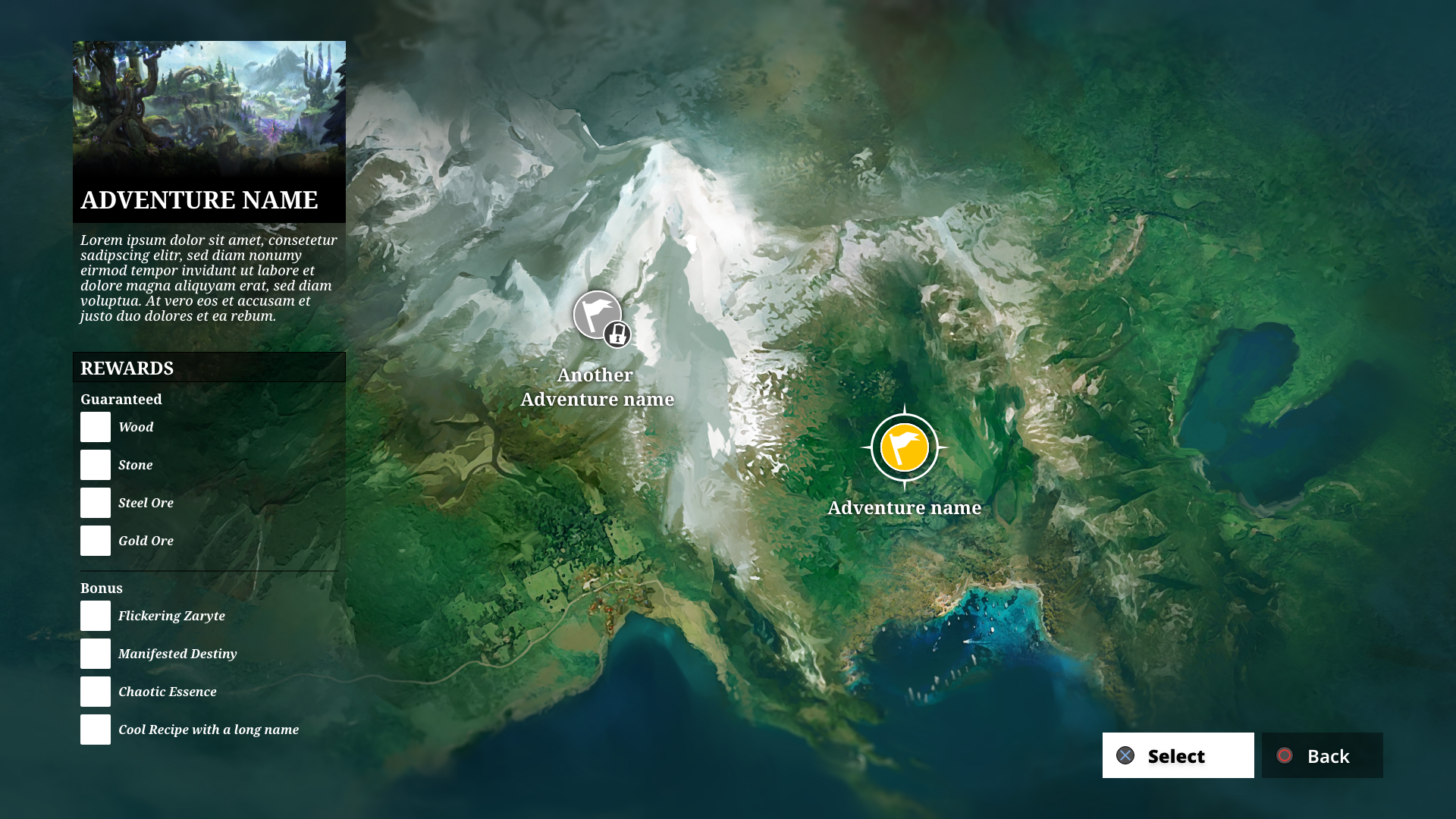Confirm with the Select button

click(1178, 755)
